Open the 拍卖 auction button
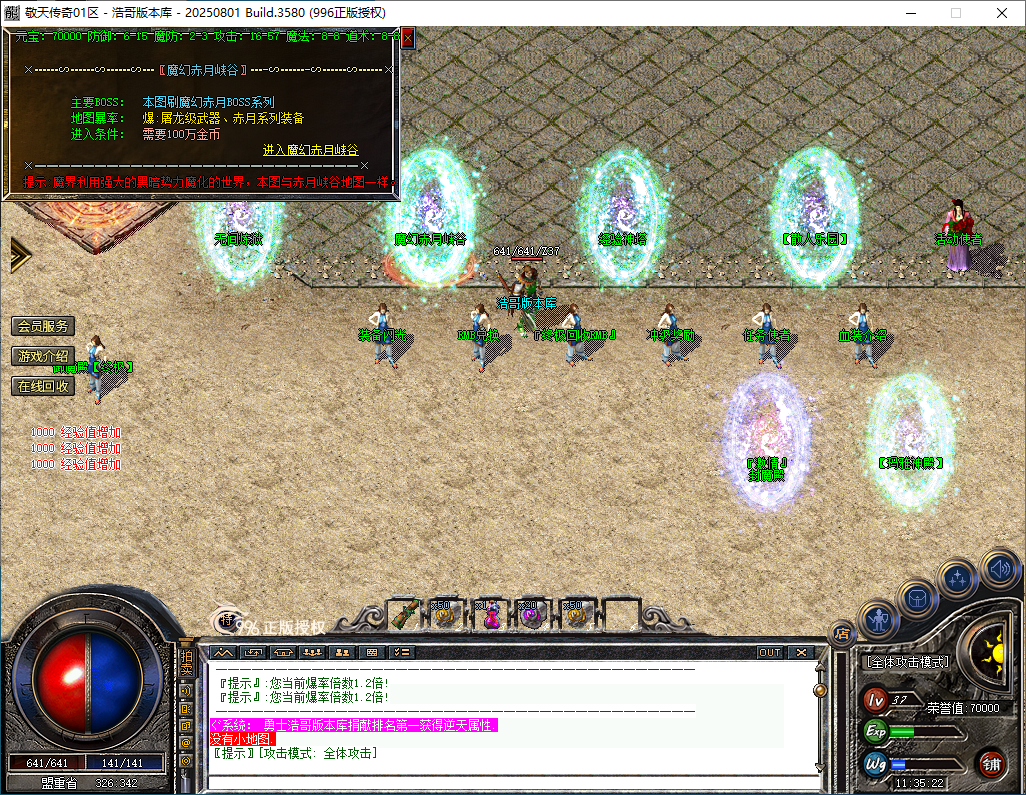The width and height of the screenshot is (1026, 795). click(x=186, y=664)
